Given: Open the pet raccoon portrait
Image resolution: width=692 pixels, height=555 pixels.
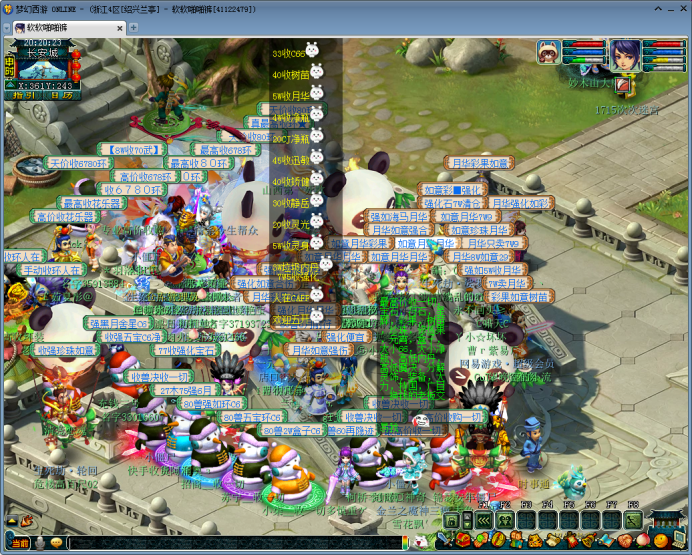Looking at the screenshot, I should click(x=549, y=51).
